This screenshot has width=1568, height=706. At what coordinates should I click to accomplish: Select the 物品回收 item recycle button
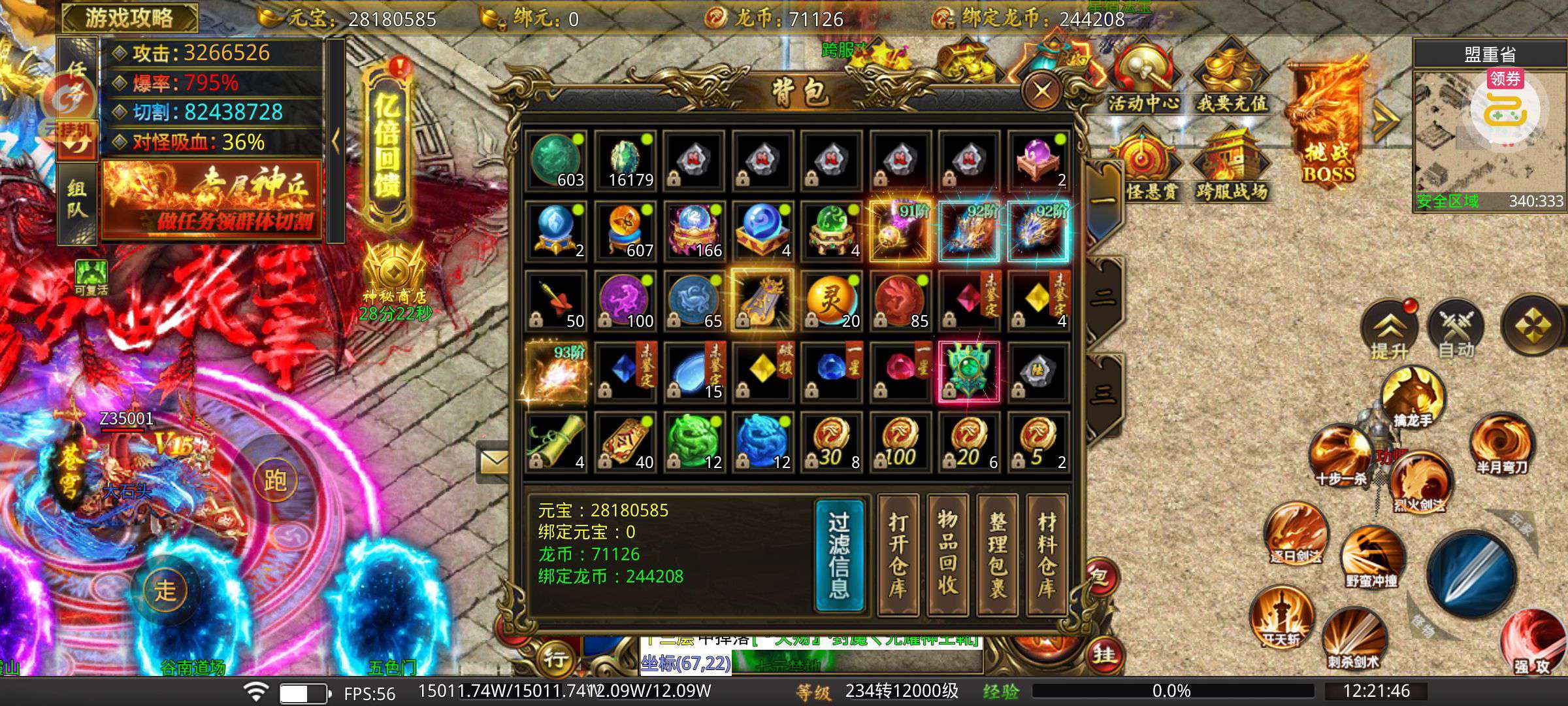pos(947,556)
